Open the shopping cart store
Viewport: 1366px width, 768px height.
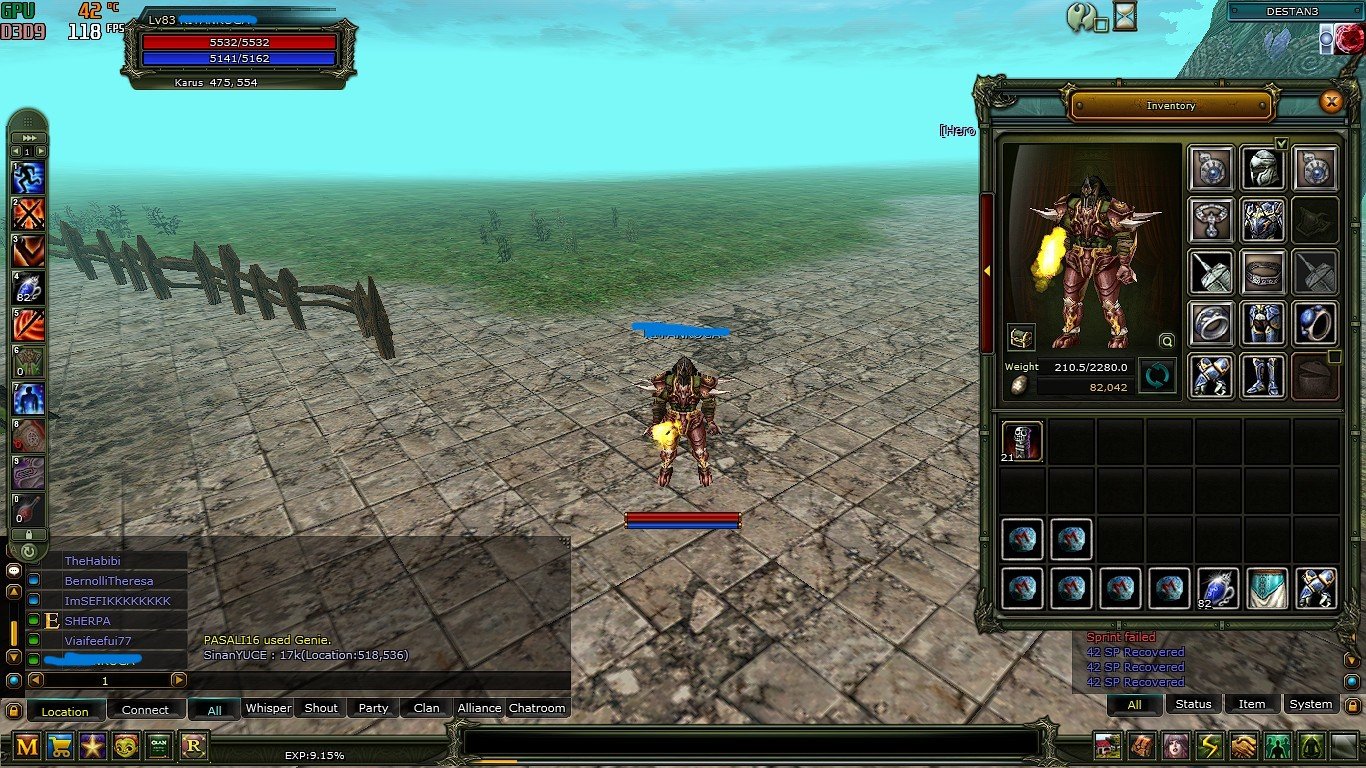click(x=60, y=745)
